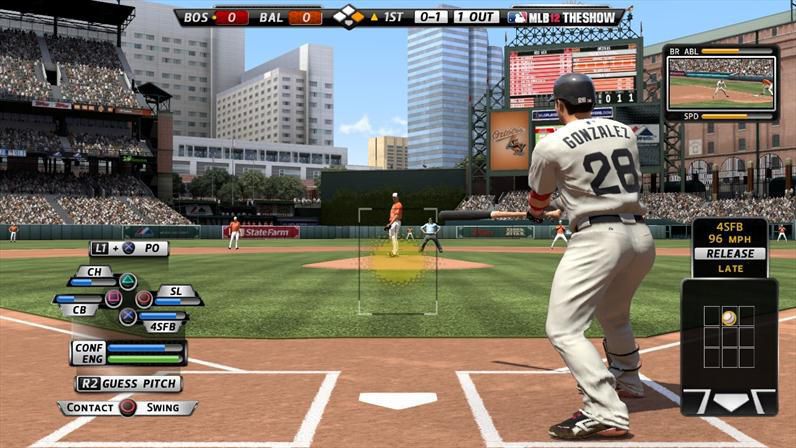Viewport: 796px width, 448px height.
Task: Select the CH changeup pitch label
Action: coord(93,271)
